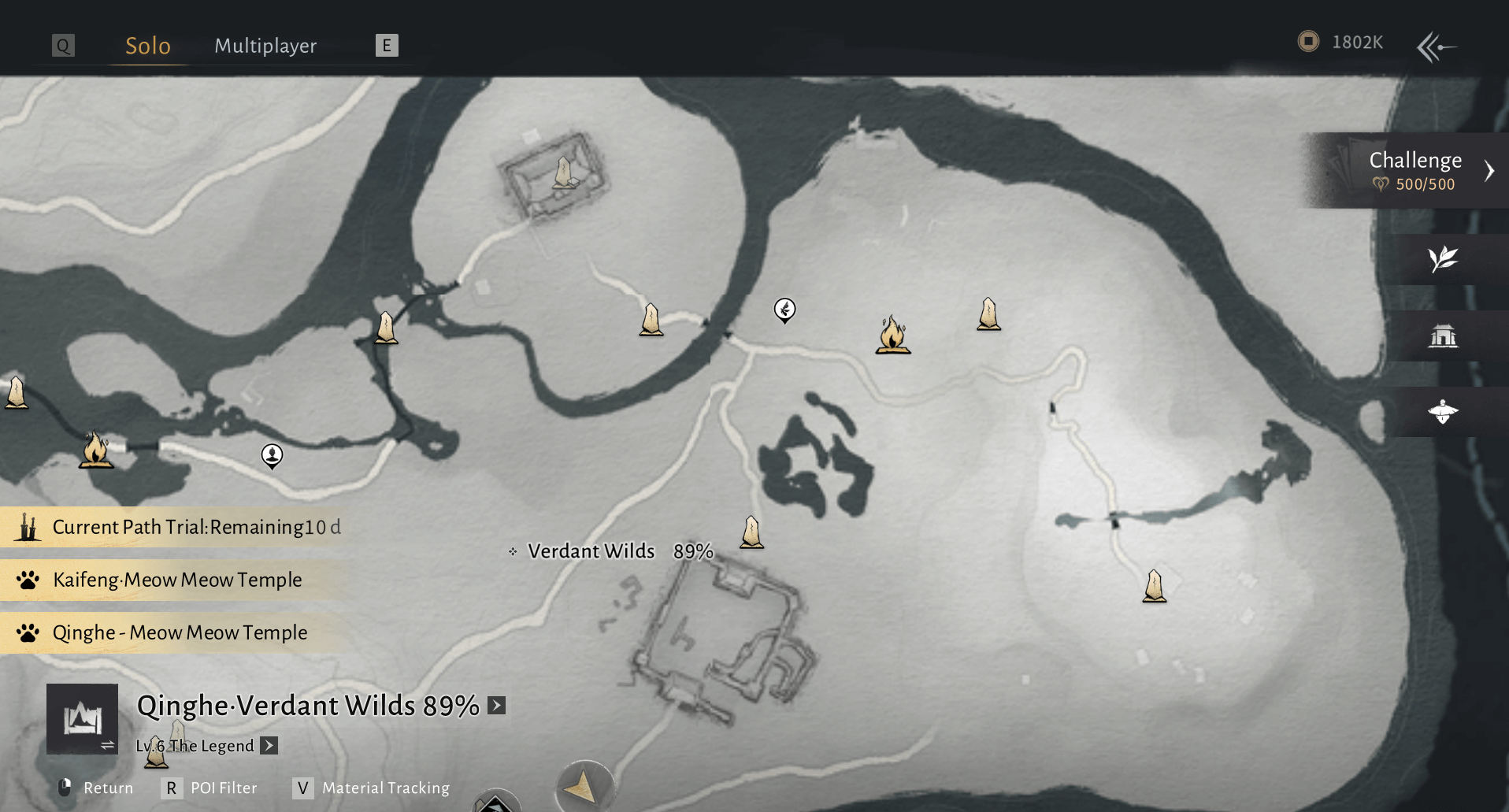Select the feather quest marker on the map
This screenshot has width=1509, height=812.
pyautogui.click(x=784, y=310)
